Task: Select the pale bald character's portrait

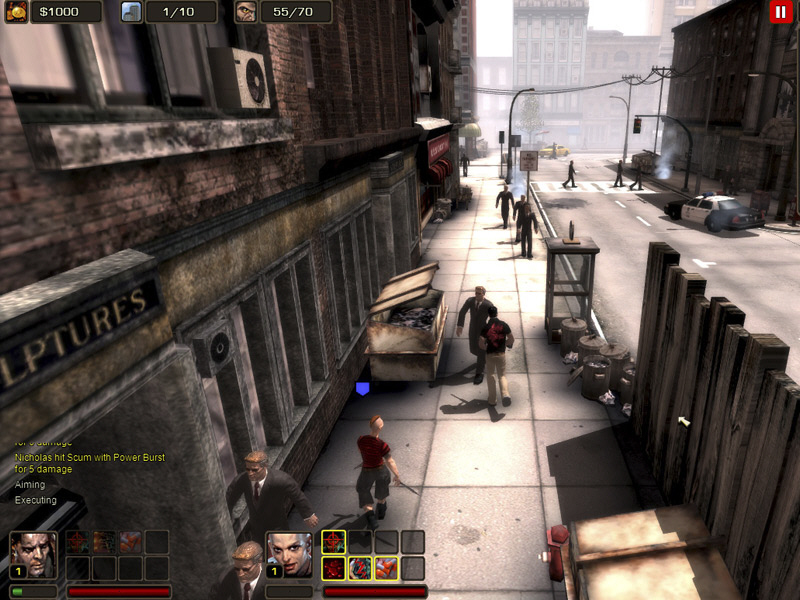Action: pyautogui.click(x=289, y=555)
